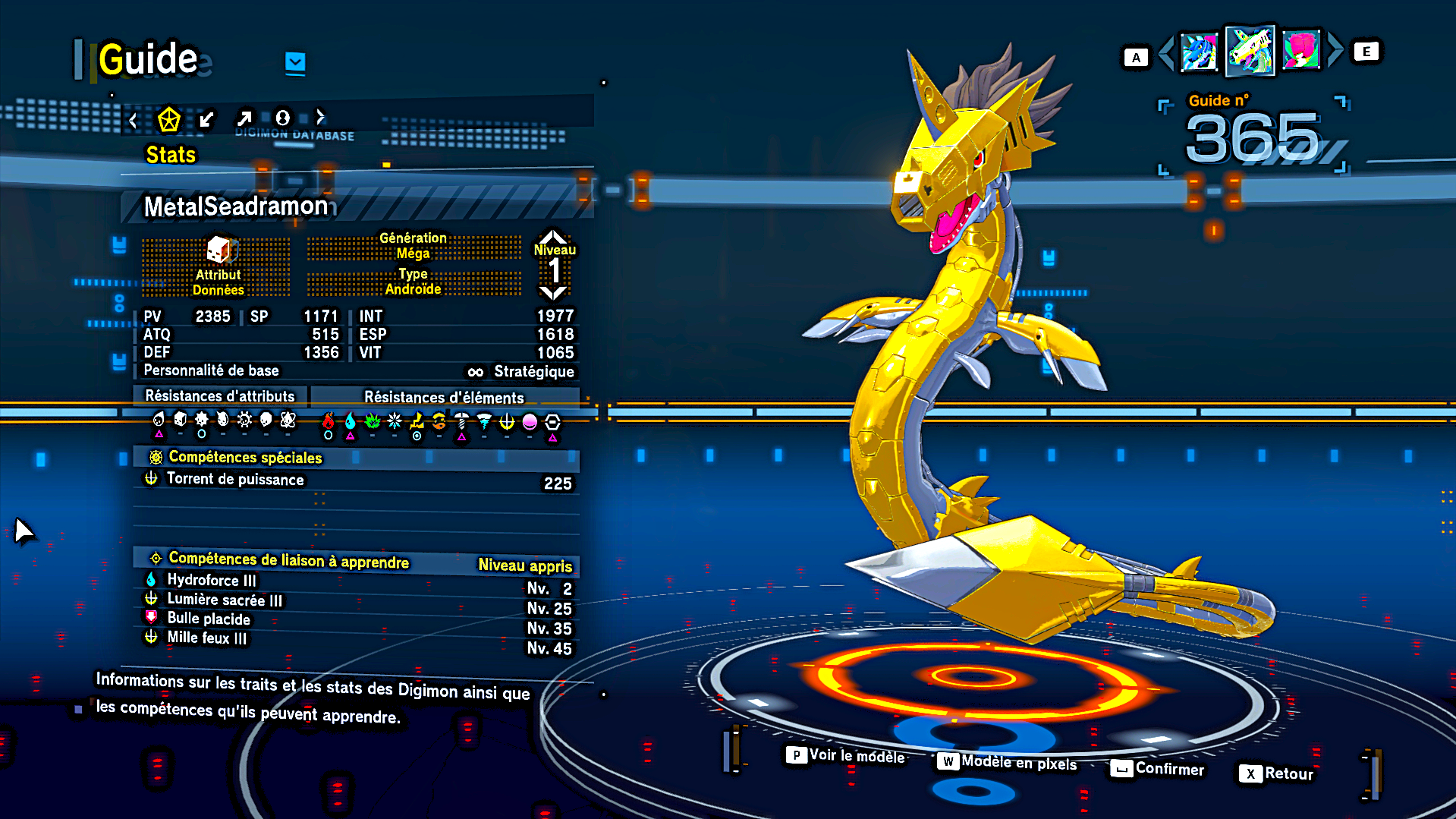The width and height of the screenshot is (1456, 819).
Task: Go to previous Digimon with left arrow
Action: point(1167,52)
